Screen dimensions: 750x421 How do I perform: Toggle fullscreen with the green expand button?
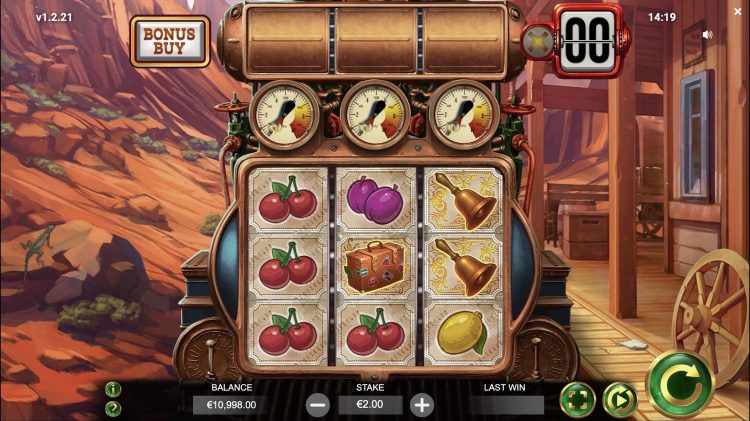tap(577, 400)
